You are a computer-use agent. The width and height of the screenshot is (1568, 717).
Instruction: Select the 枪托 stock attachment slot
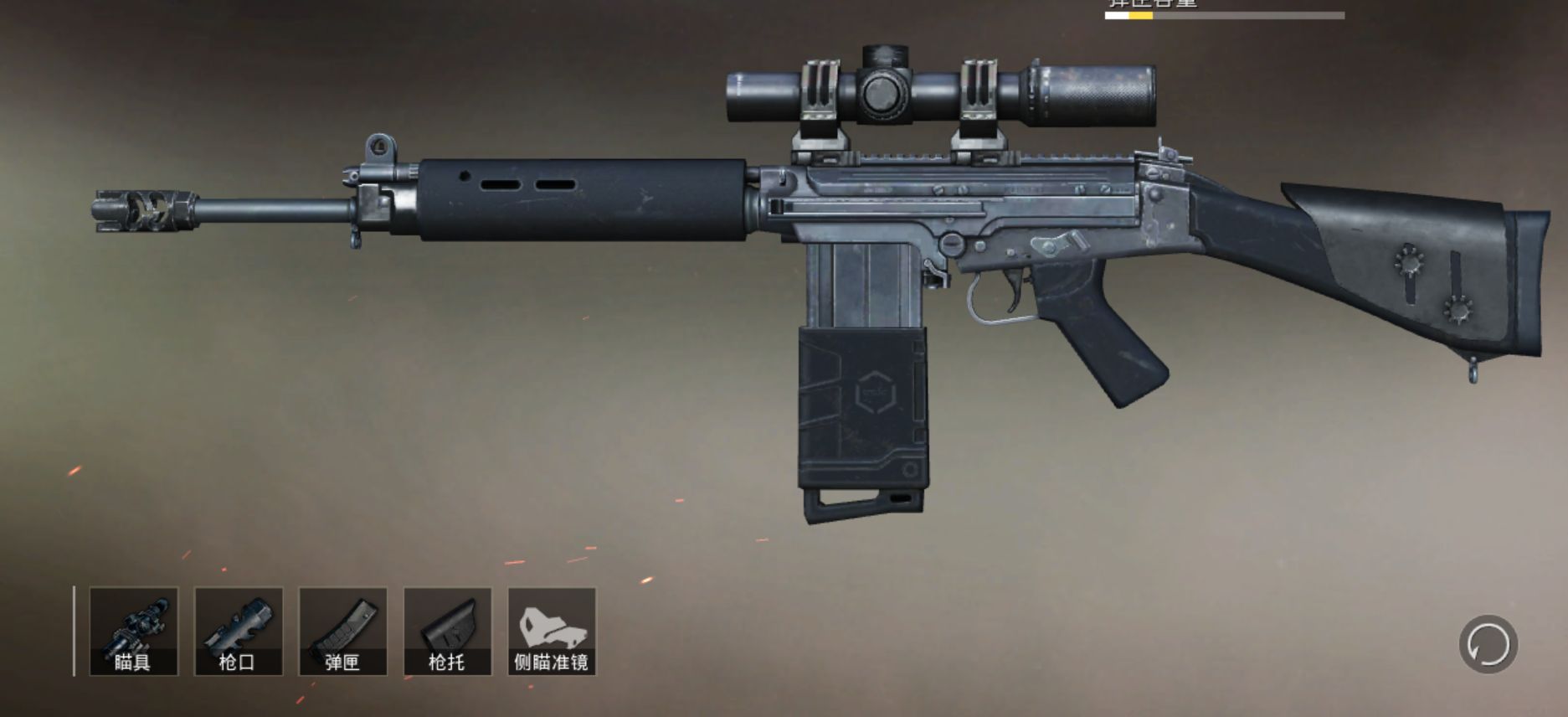coord(447,632)
